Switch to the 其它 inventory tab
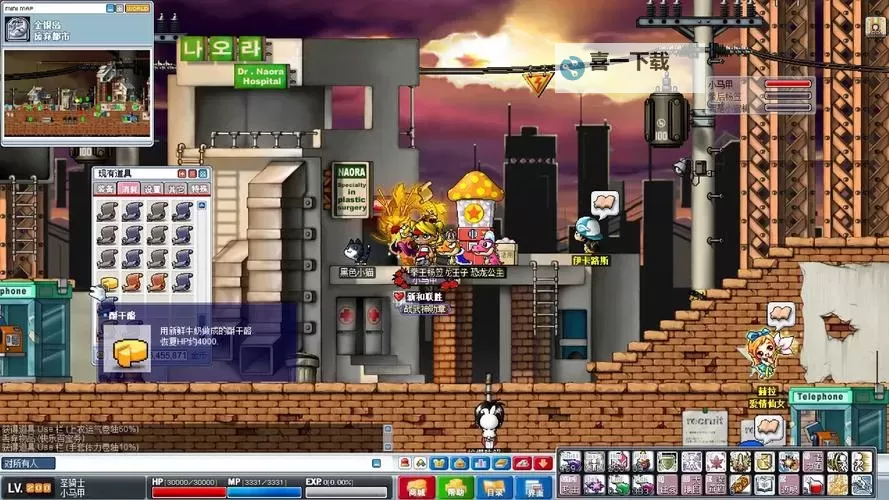This screenshot has width=889, height=500. (175, 188)
